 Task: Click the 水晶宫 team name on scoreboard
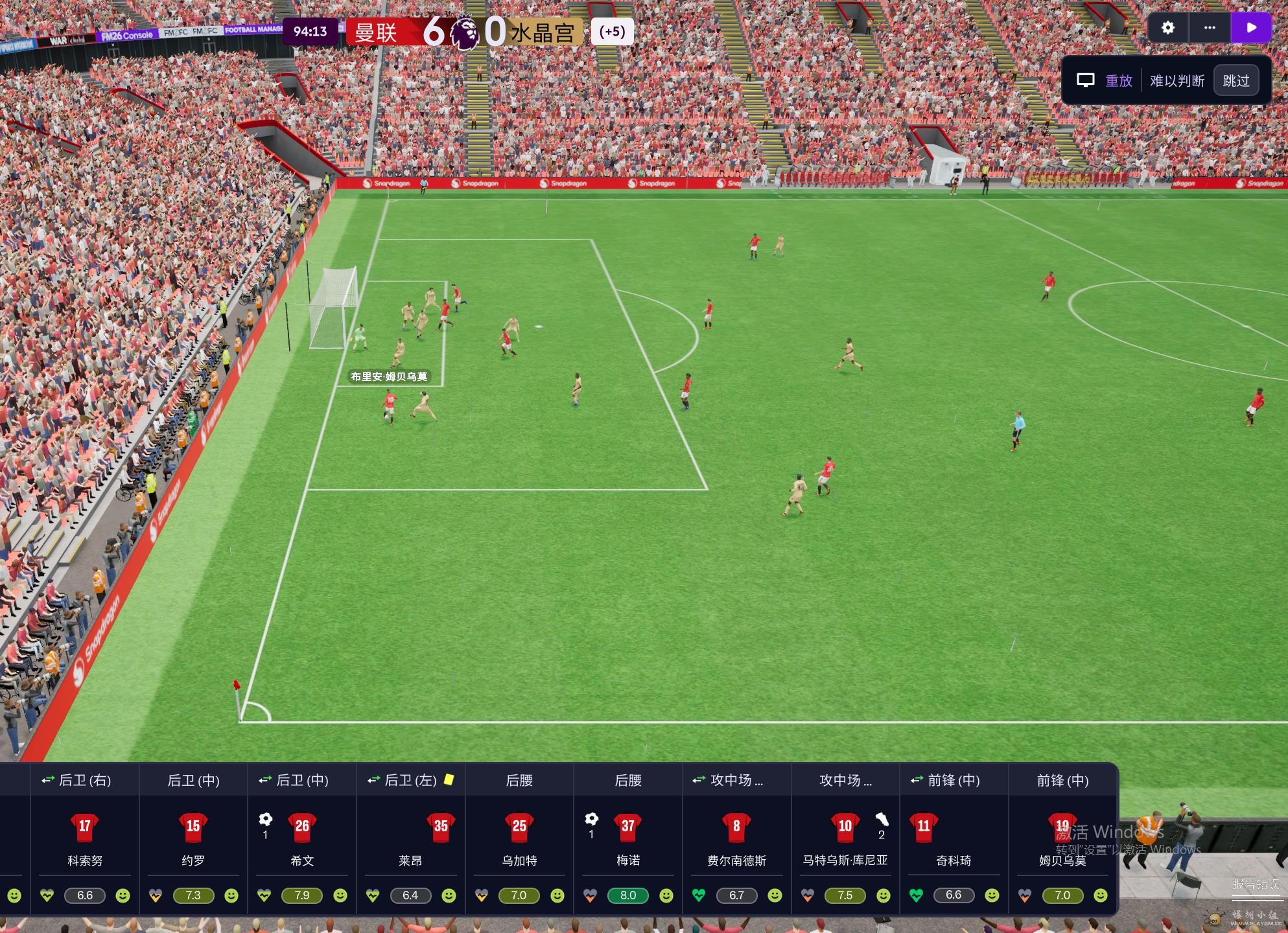(543, 32)
